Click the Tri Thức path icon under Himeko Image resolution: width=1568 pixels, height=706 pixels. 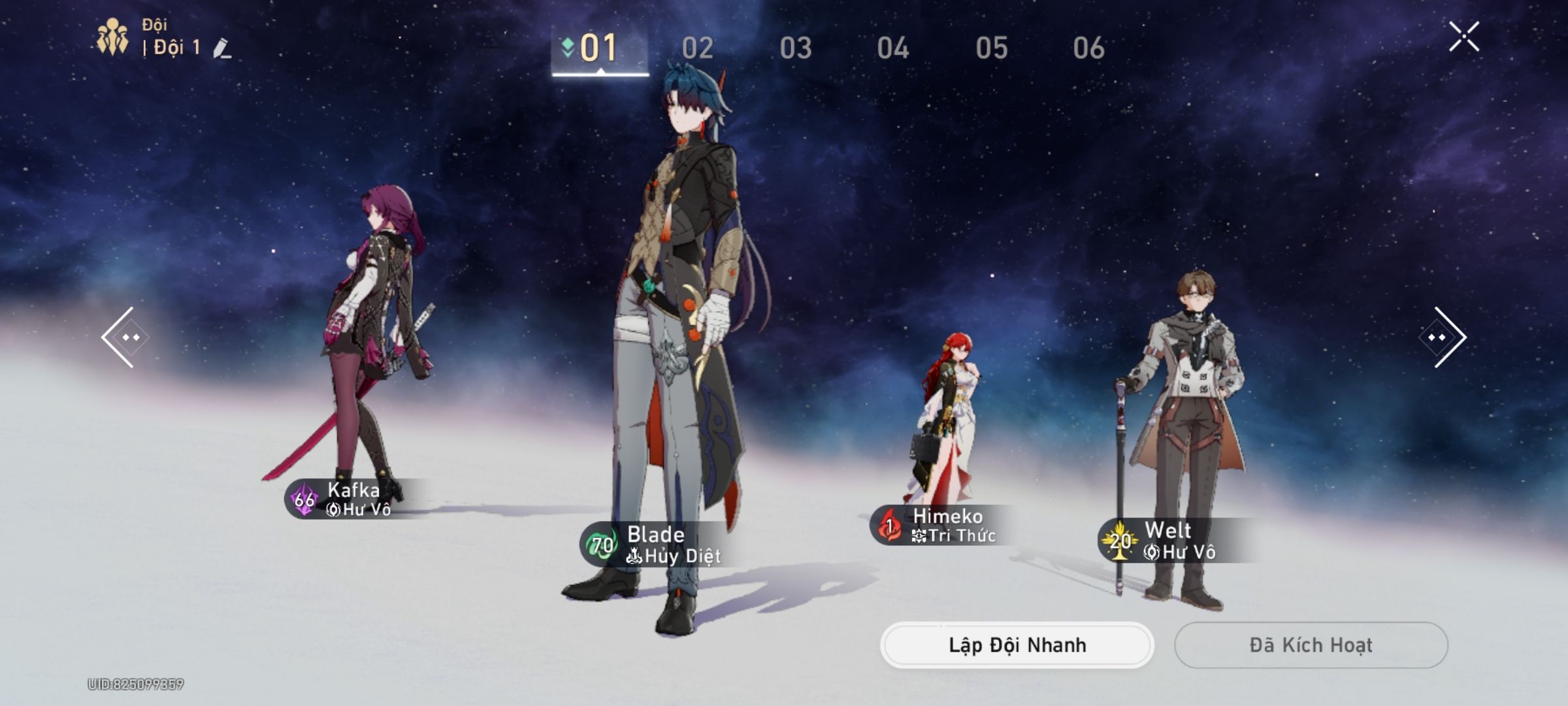point(919,536)
